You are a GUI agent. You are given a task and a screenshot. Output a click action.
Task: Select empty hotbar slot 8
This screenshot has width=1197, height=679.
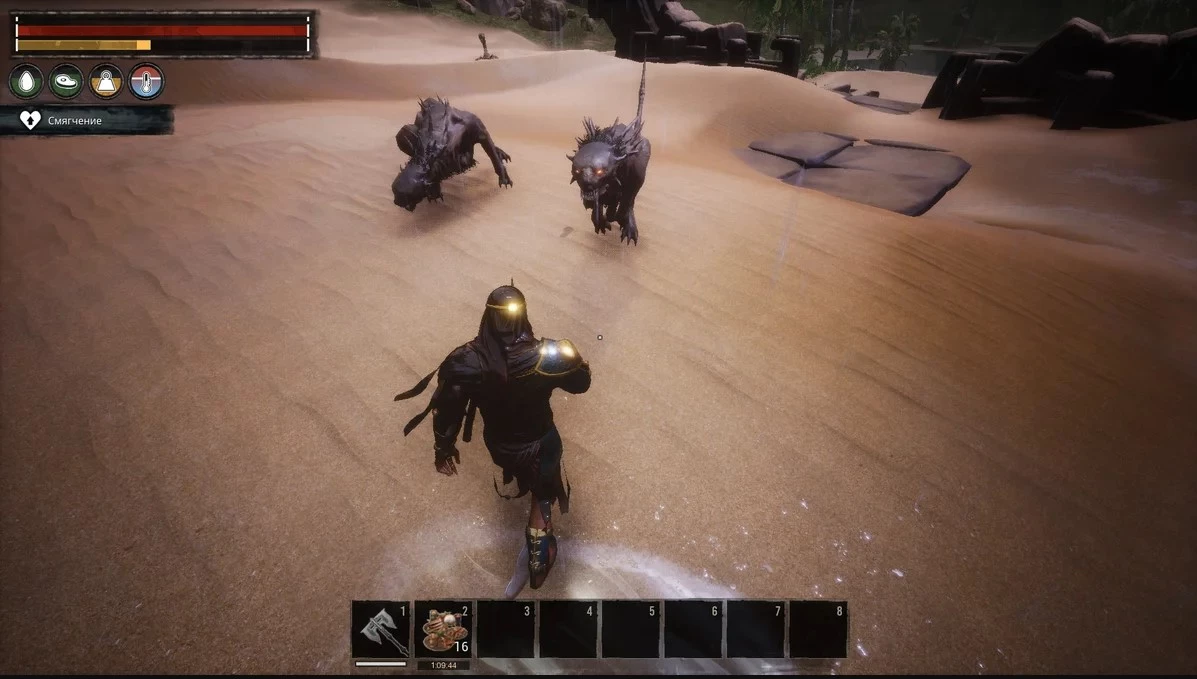818,629
